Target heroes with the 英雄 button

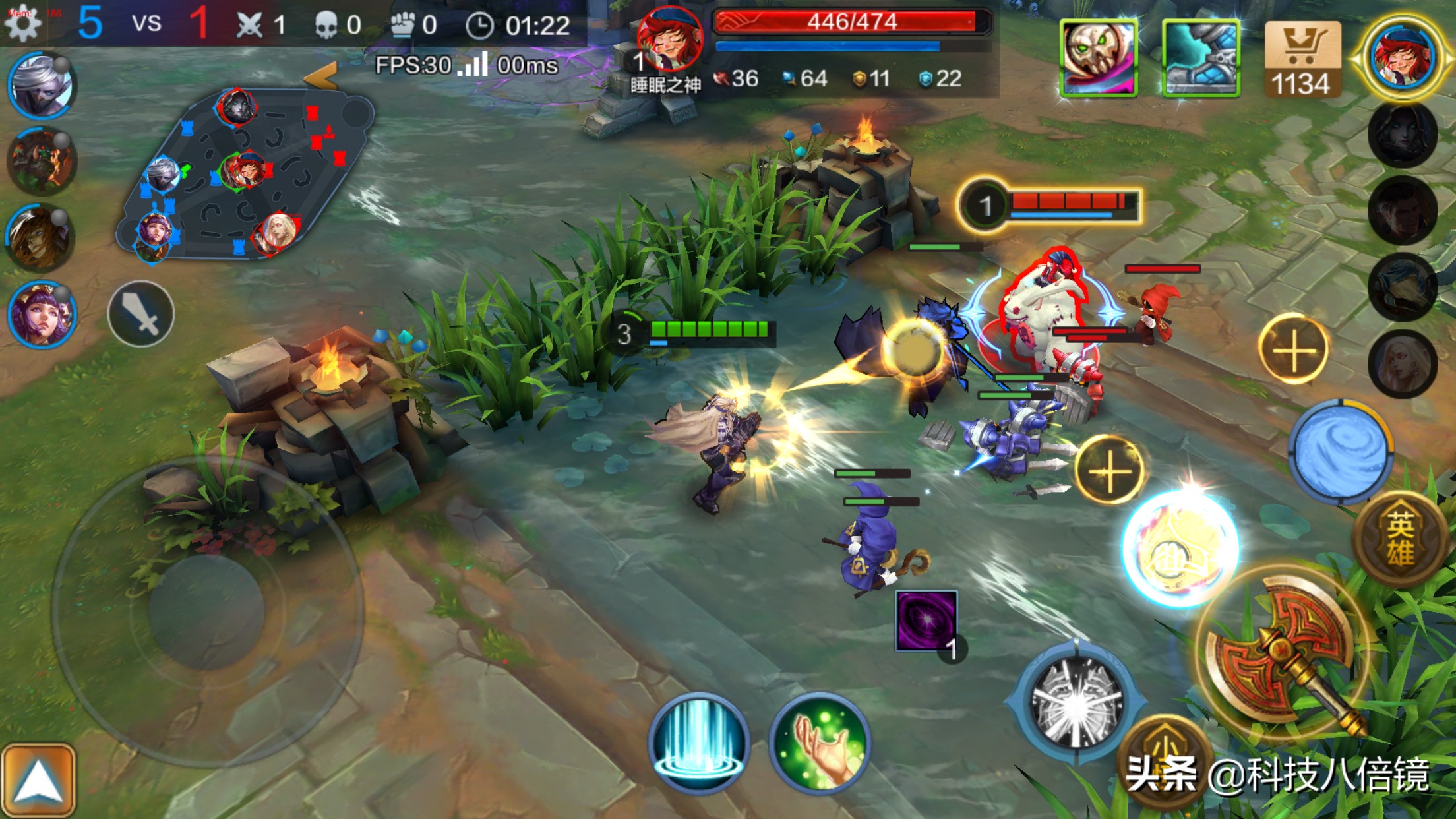click(1399, 539)
